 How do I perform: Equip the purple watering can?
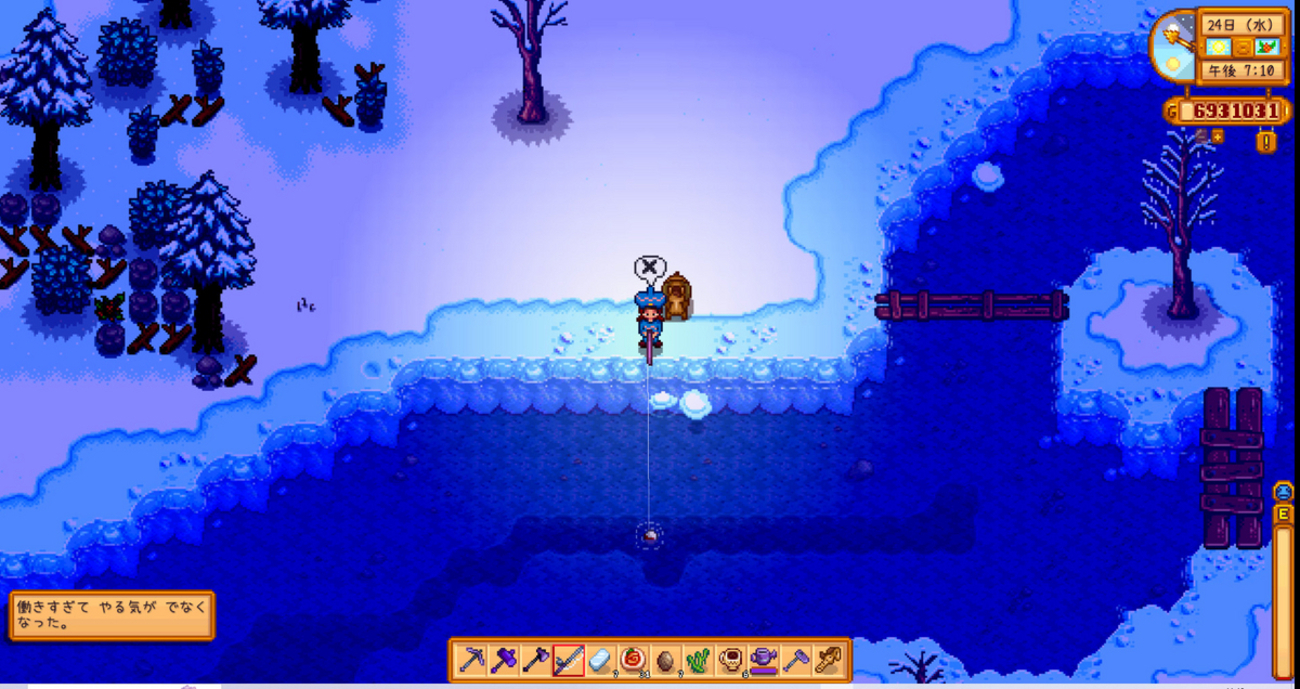point(763,660)
